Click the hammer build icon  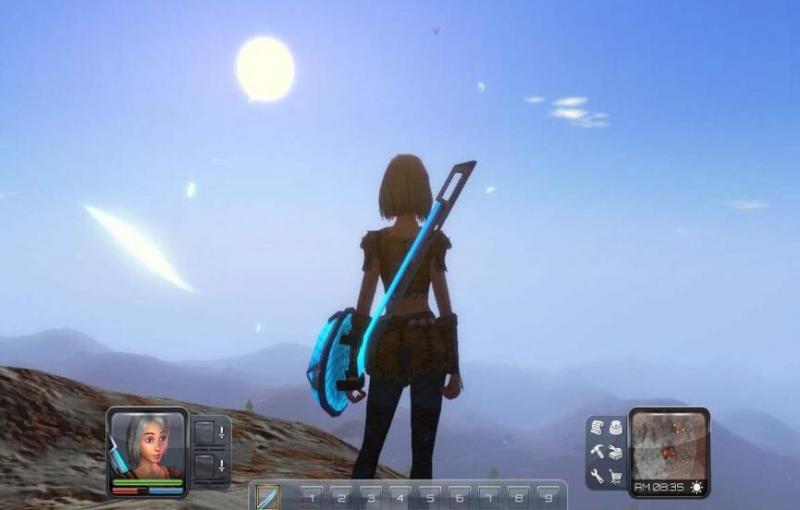tap(597, 452)
